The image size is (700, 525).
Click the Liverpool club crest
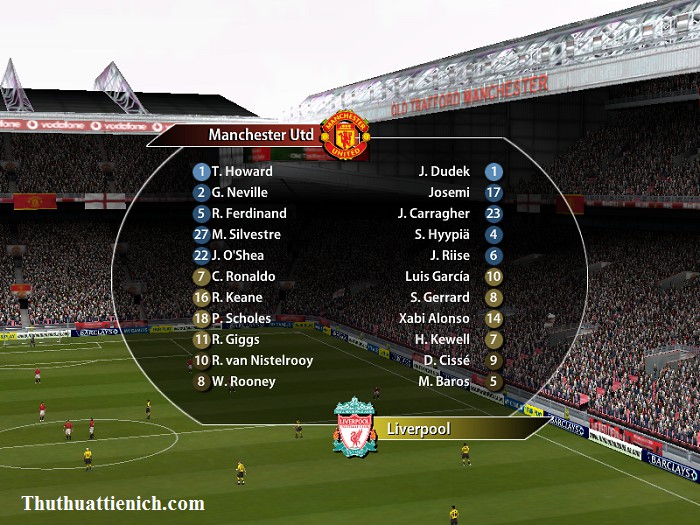point(354,428)
